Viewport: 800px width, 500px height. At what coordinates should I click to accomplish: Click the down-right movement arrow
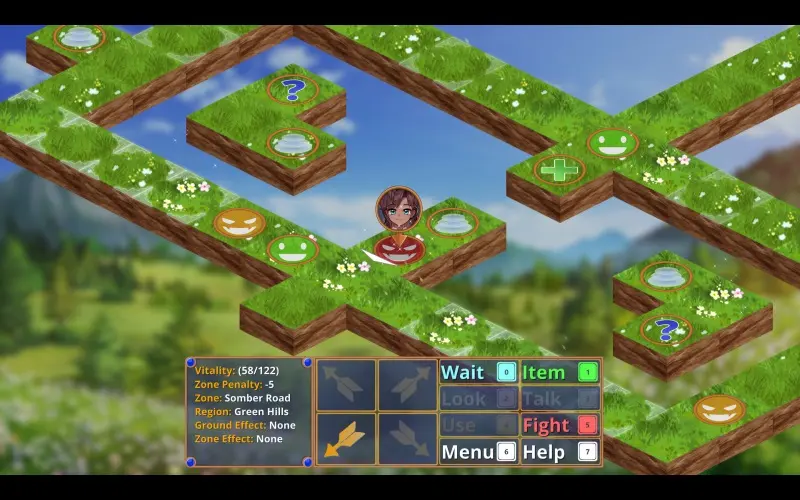click(x=407, y=439)
